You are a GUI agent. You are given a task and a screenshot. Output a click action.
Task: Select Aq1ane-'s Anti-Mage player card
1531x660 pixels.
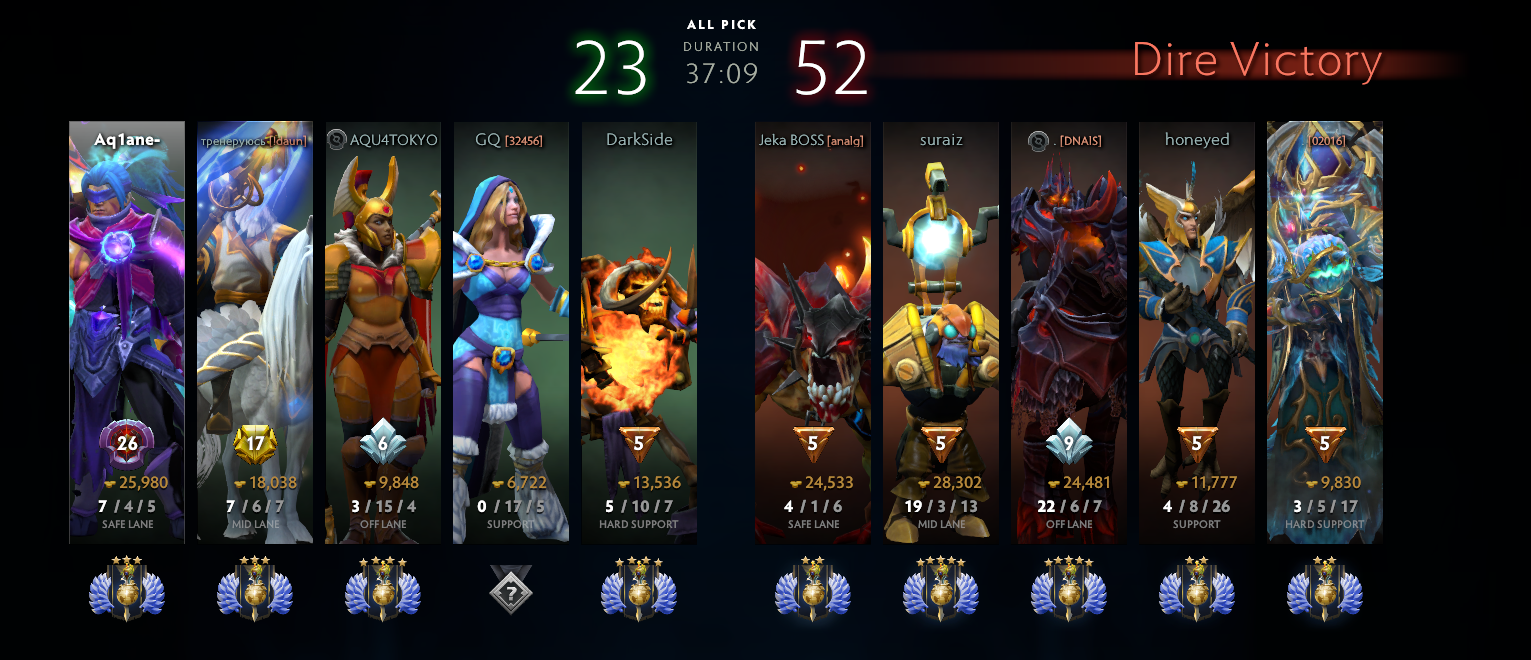127,332
